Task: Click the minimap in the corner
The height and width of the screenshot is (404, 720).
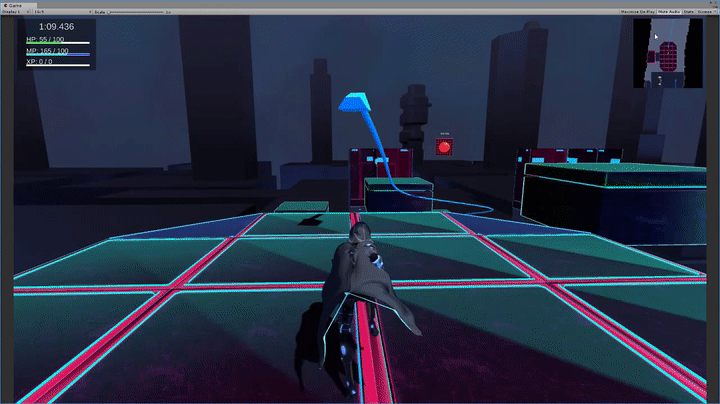Action: tap(667, 52)
